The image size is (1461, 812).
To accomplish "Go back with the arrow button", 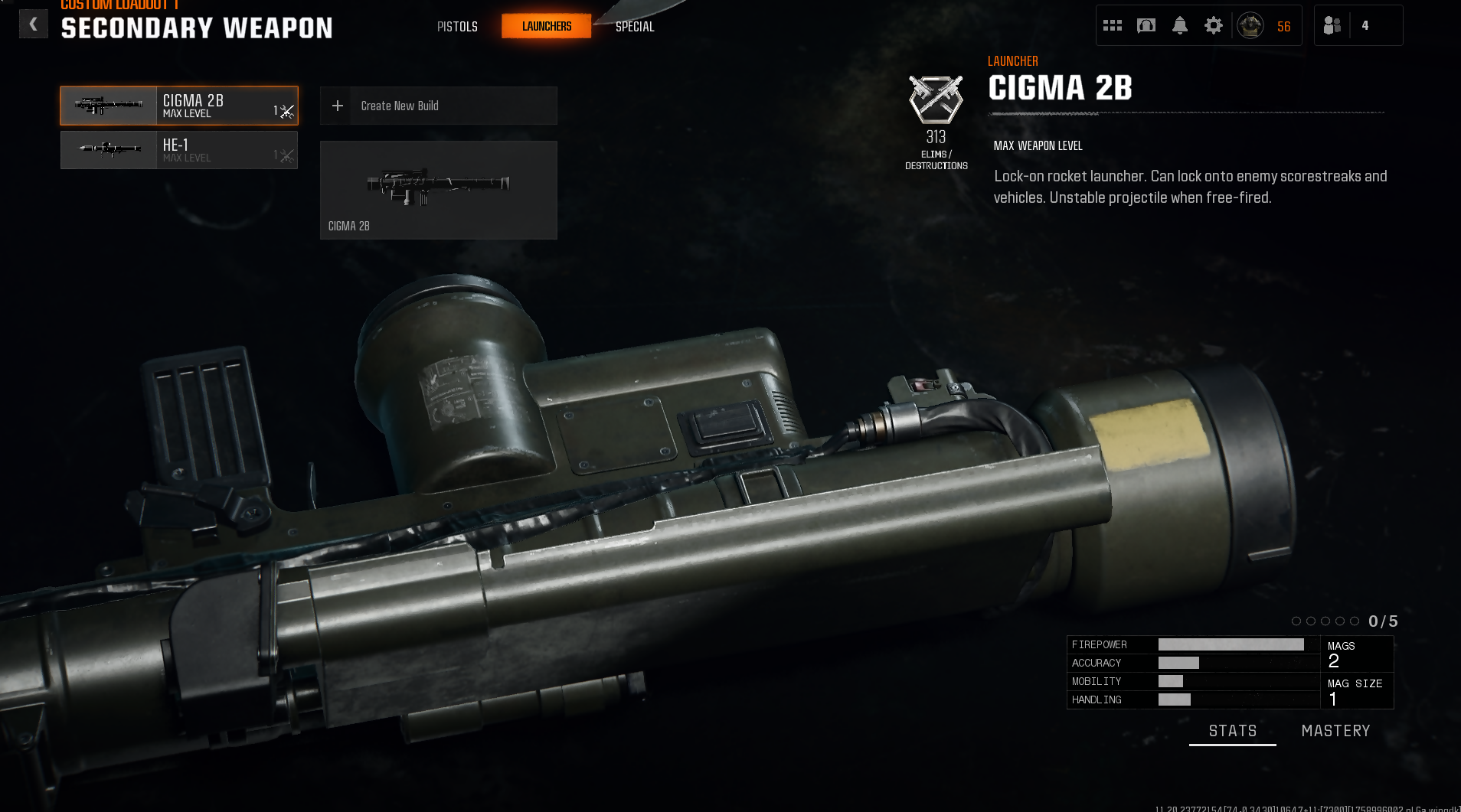I will [x=33, y=24].
